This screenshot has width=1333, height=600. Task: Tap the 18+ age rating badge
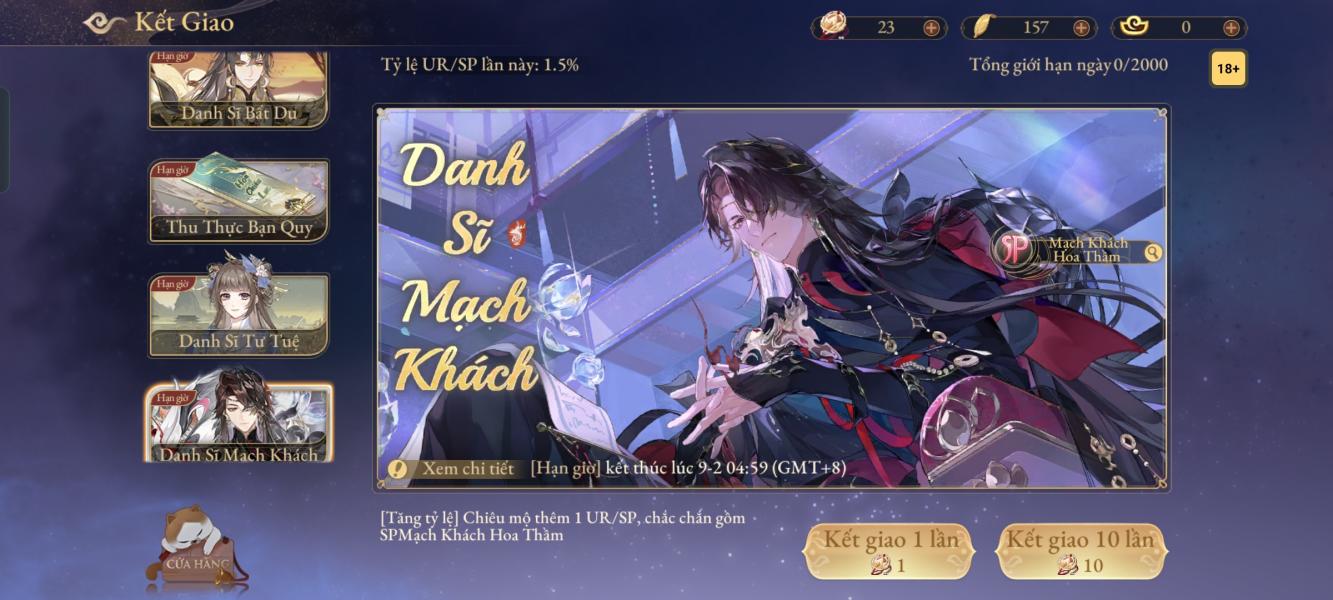1228,69
